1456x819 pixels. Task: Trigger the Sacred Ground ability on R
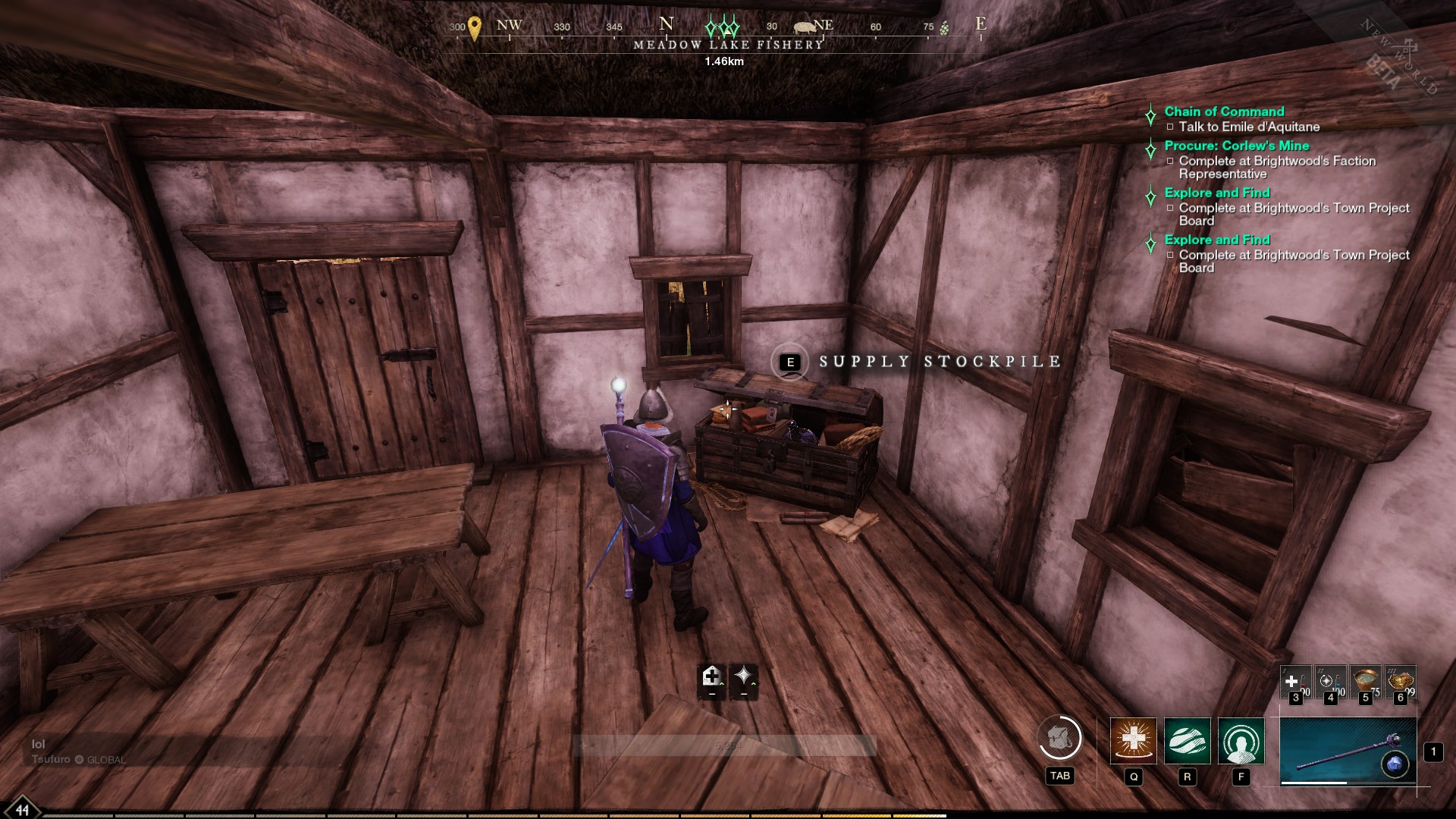pyautogui.click(x=1188, y=741)
